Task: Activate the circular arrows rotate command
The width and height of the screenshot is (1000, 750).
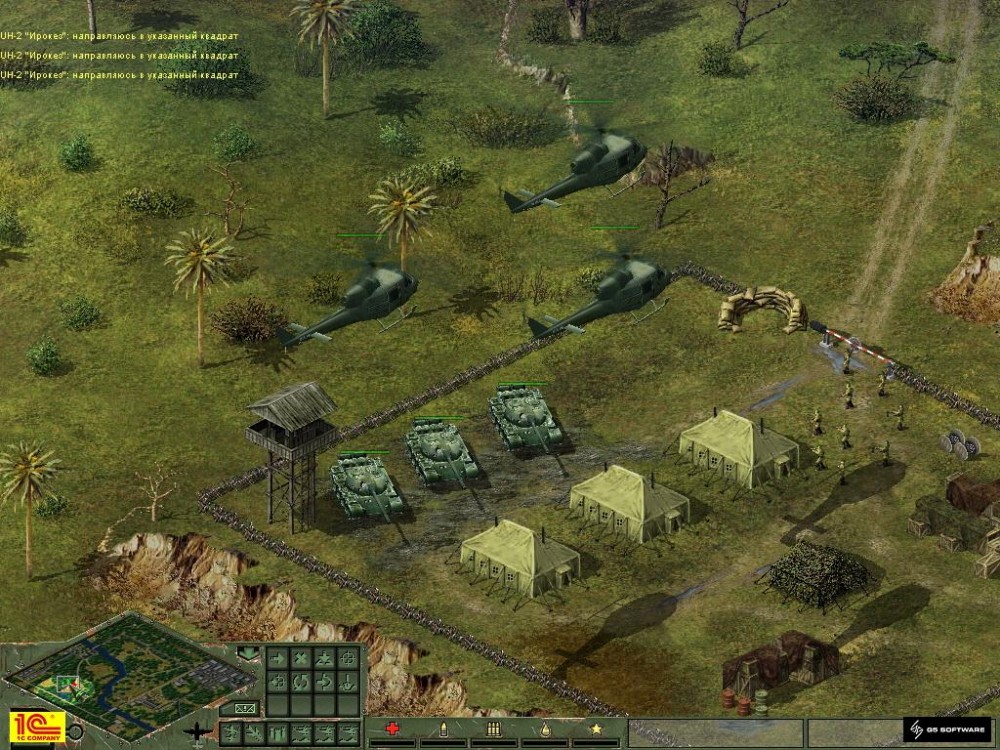Action: coord(300,682)
